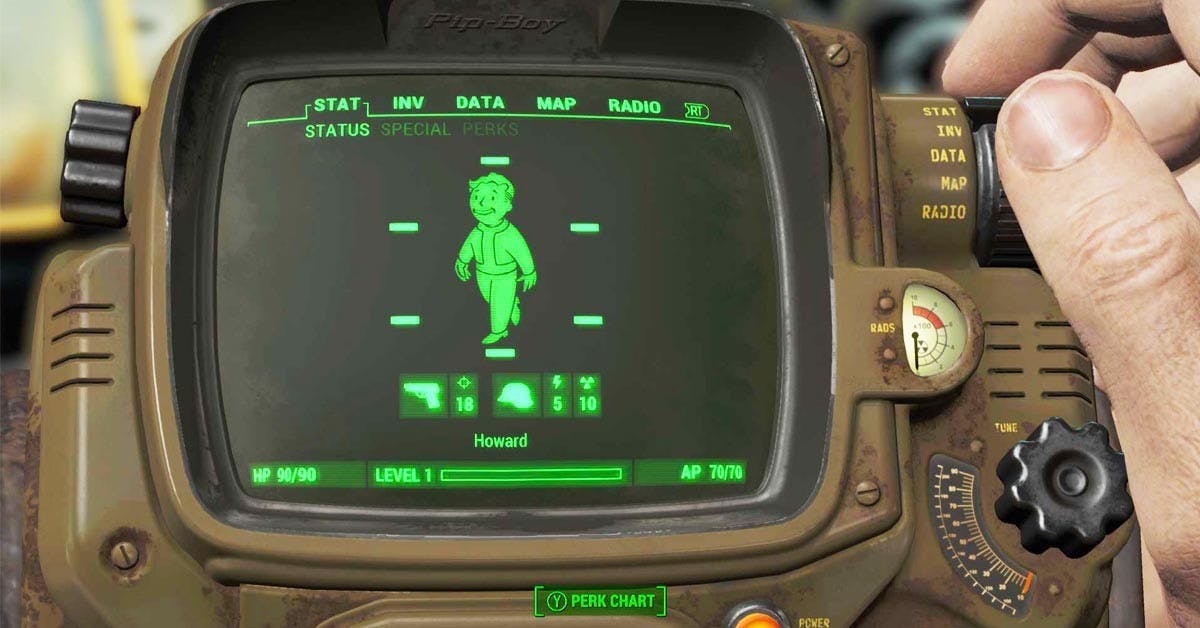Screen dimensions: 1200x628
Task: Show the MAP tab
Action: (x=556, y=104)
